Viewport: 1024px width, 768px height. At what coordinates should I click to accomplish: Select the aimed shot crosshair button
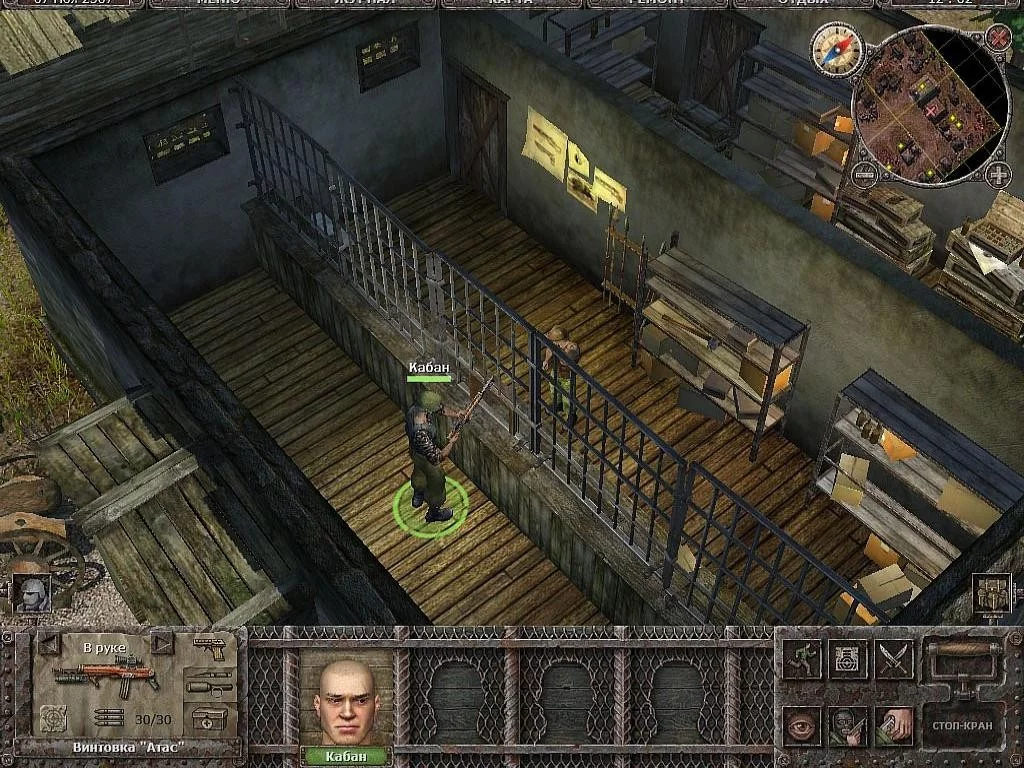tap(849, 659)
